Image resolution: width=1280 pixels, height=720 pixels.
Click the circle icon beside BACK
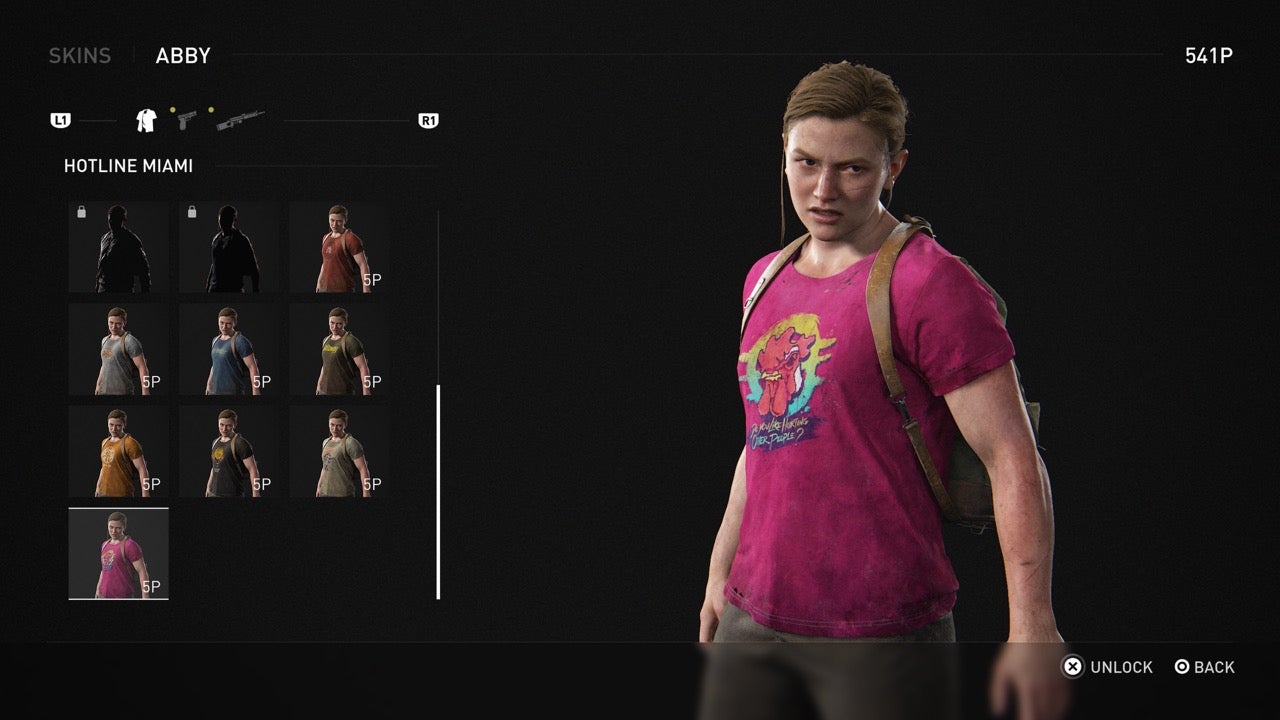[1183, 667]
